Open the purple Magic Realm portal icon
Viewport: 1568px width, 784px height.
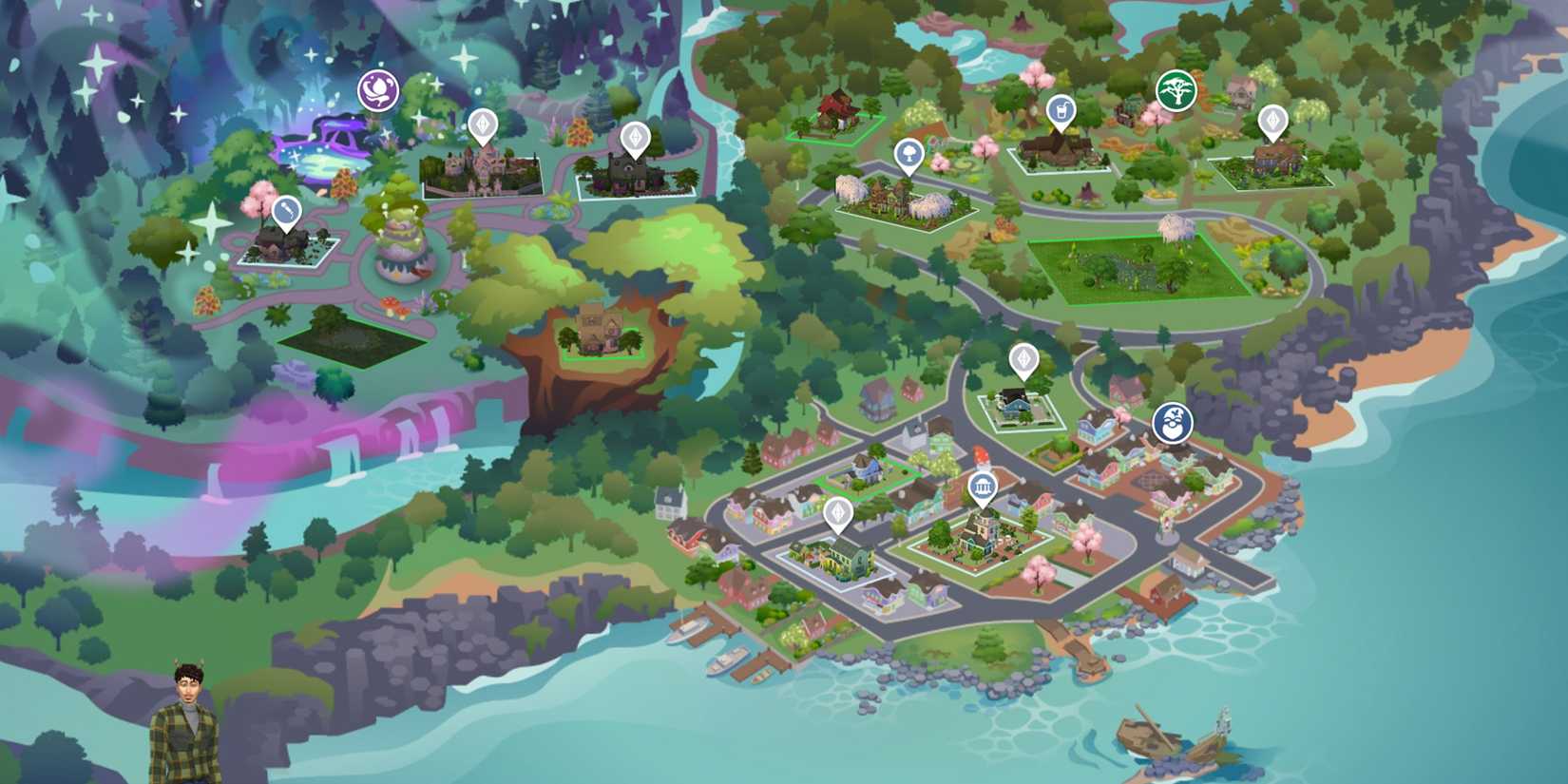377,90
